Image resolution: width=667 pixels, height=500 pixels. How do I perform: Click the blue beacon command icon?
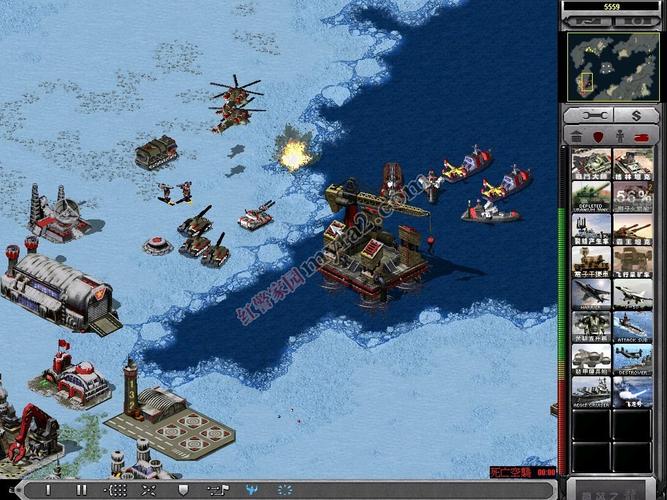click(x=251, y=490)
